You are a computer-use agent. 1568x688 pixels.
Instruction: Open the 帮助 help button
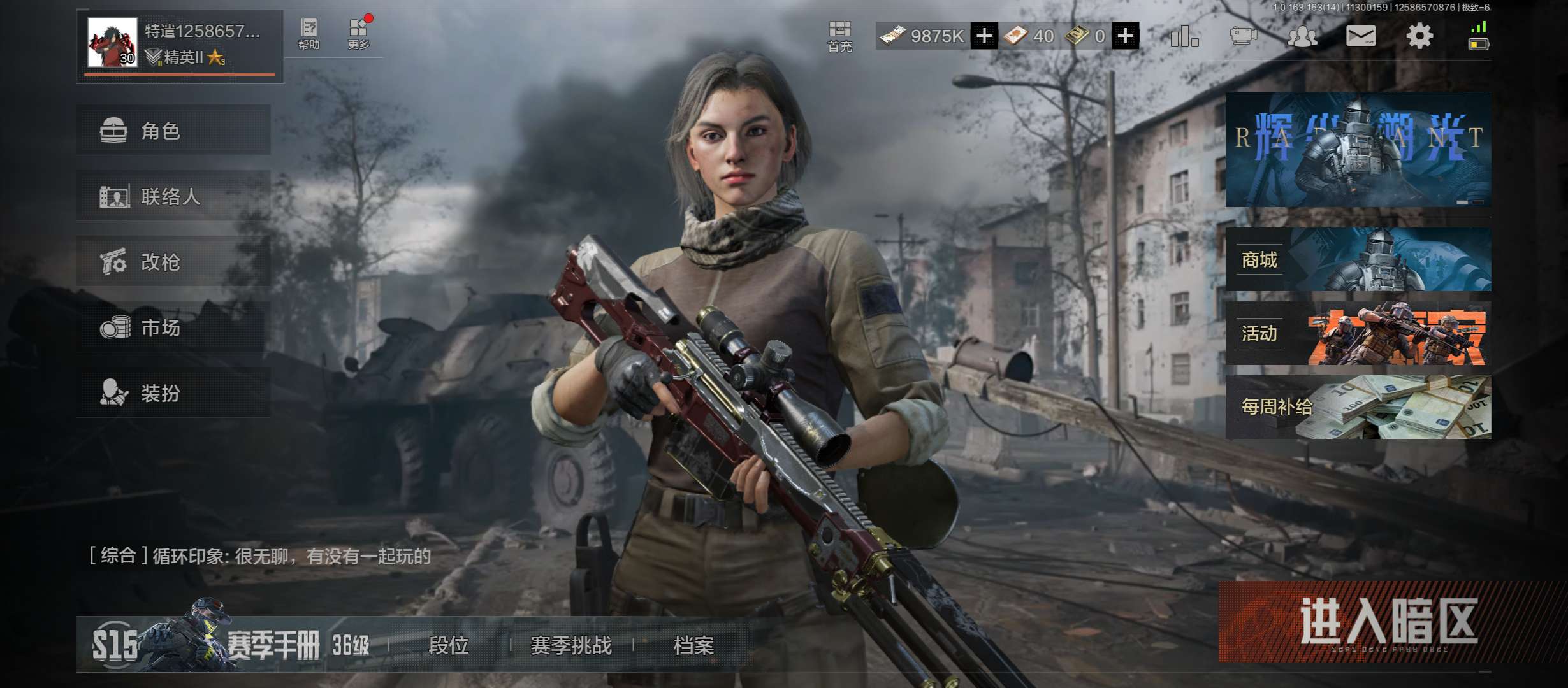[x=309, y=34]
